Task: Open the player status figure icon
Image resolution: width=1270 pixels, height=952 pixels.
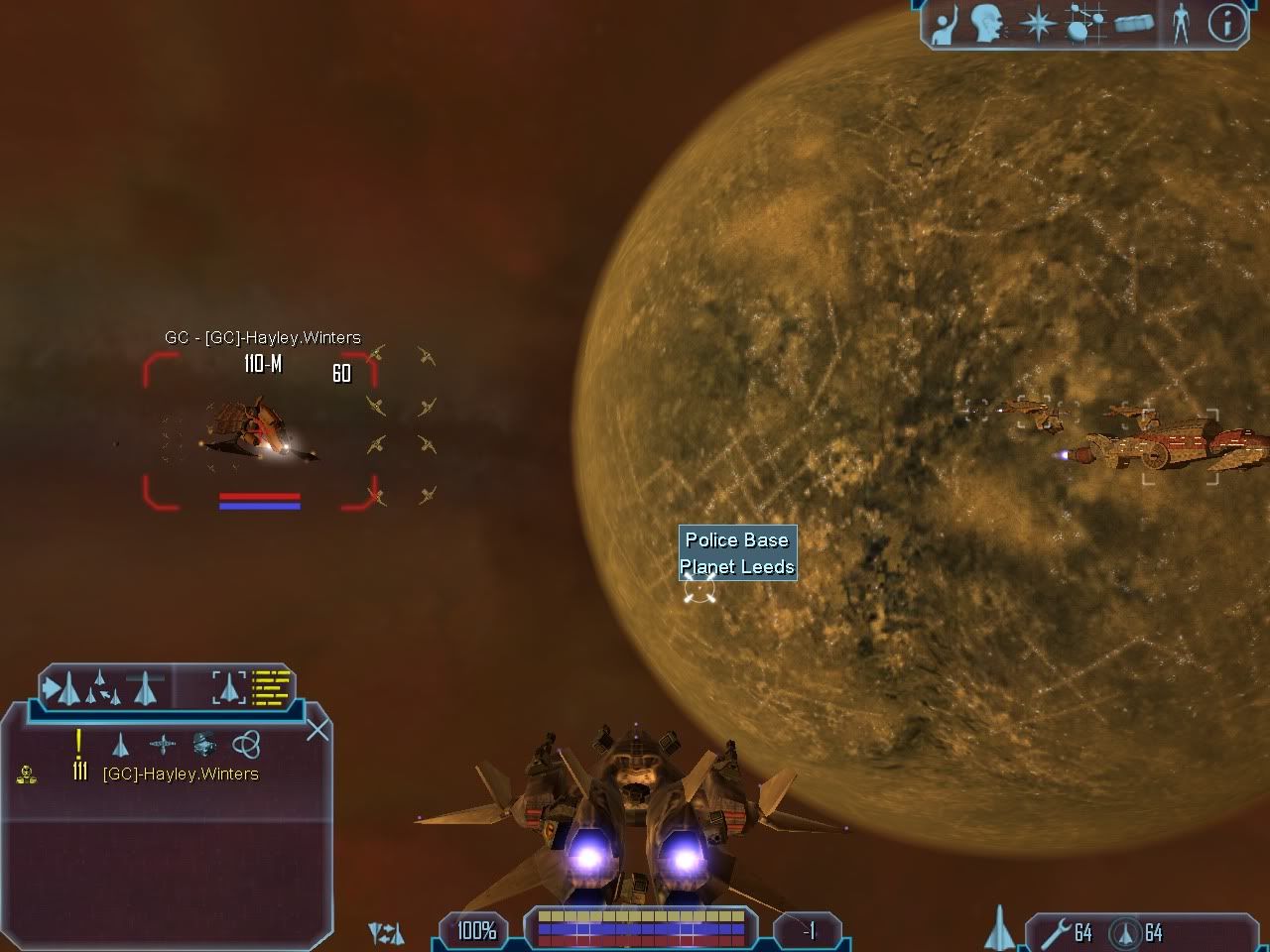Action: pos(1181,24)
